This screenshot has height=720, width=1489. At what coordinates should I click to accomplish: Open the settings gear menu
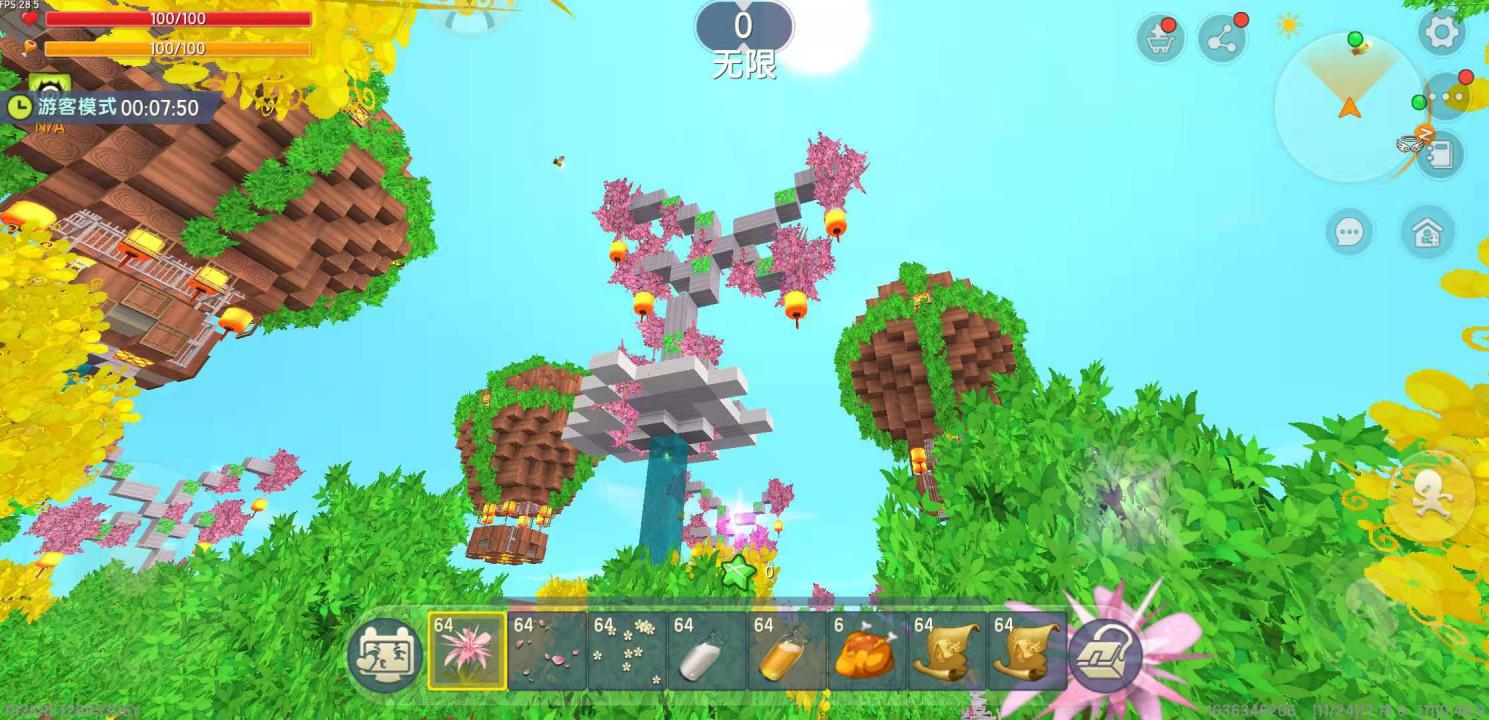point(1441,33)
